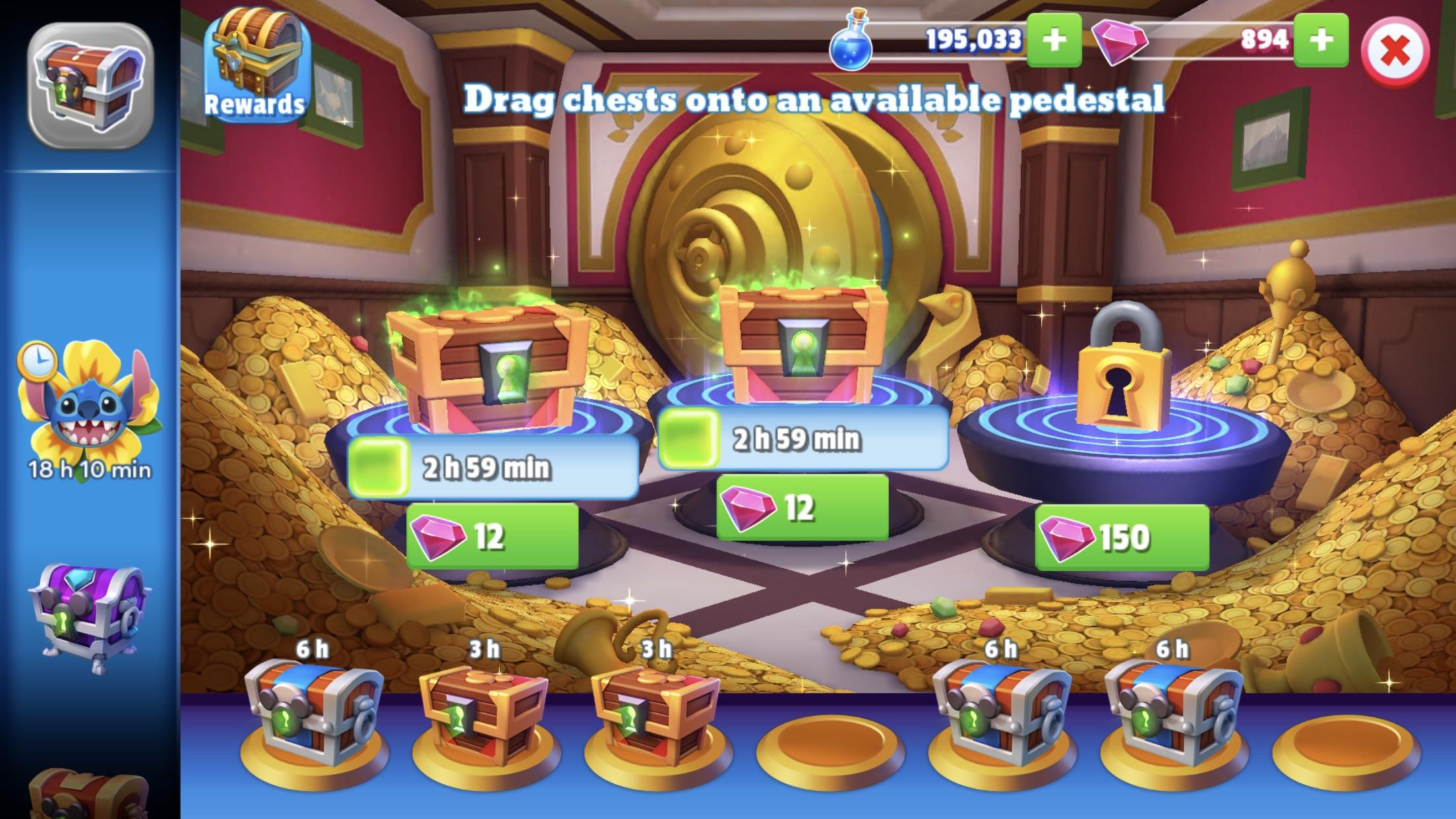Tap the blue potion currency icon

coord(854,40)
